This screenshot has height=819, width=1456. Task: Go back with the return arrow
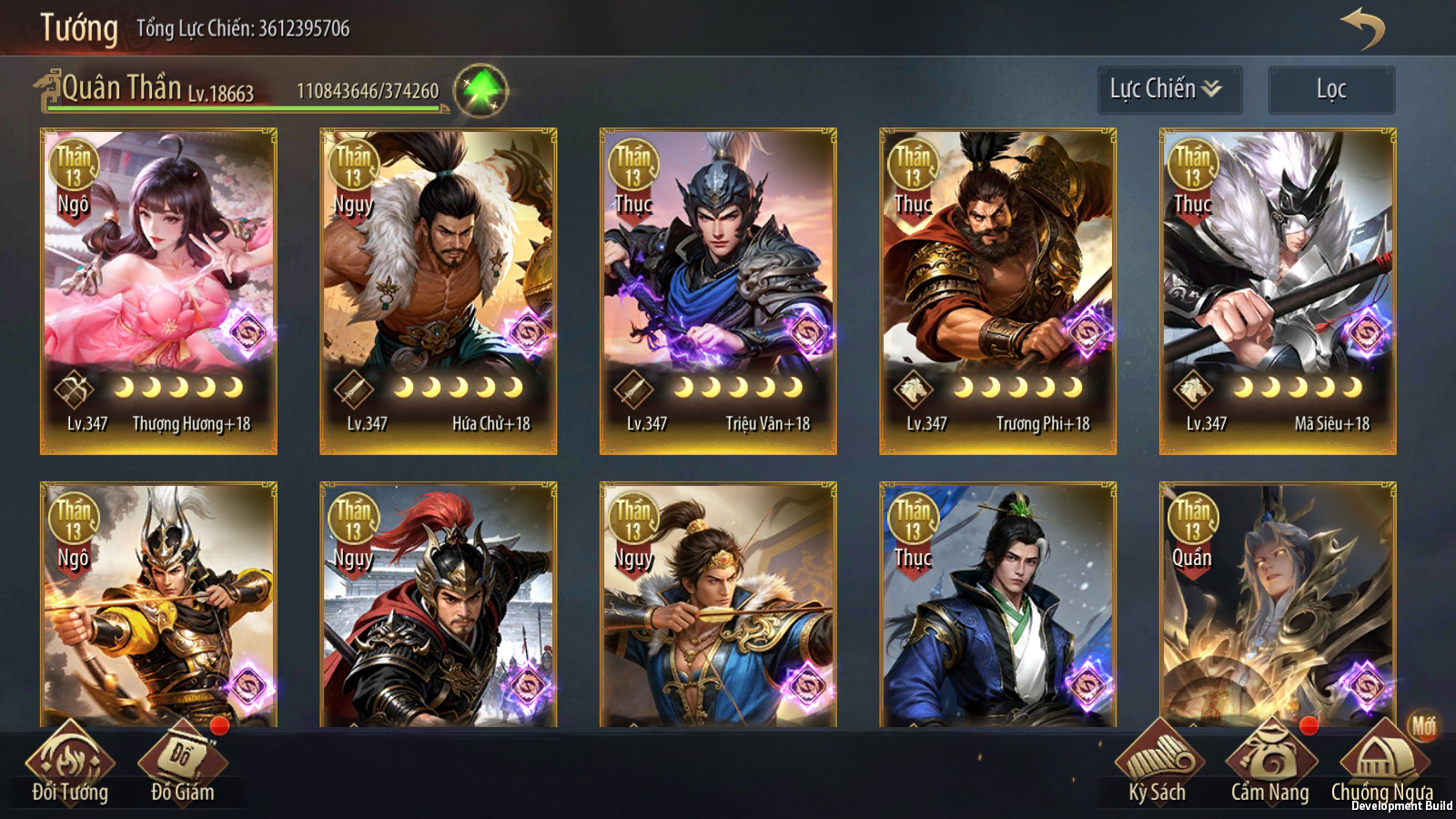coord(1362,27)
